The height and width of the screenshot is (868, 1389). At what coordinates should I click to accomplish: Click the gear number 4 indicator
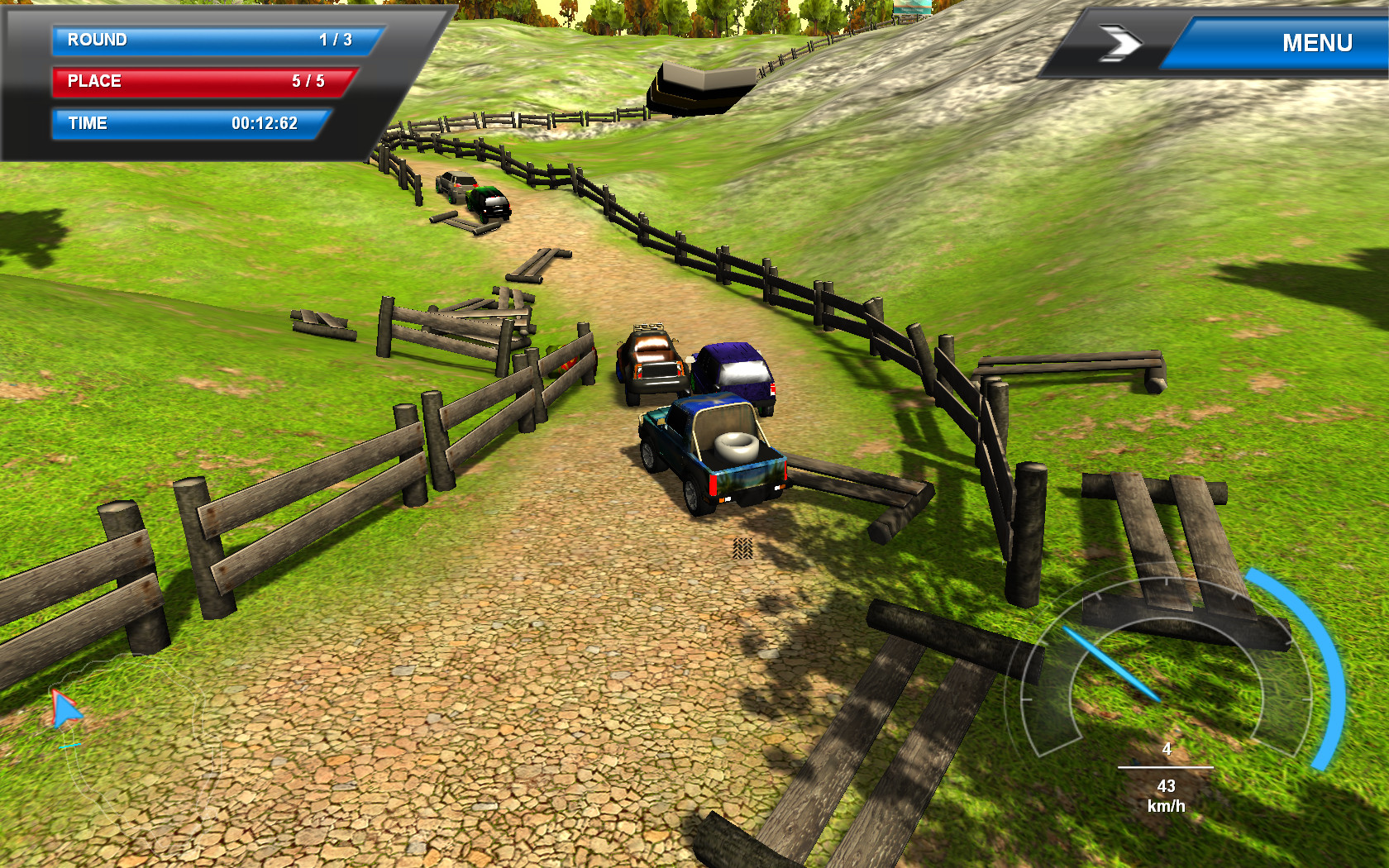pyautogui.click(x=1167, y=751)
